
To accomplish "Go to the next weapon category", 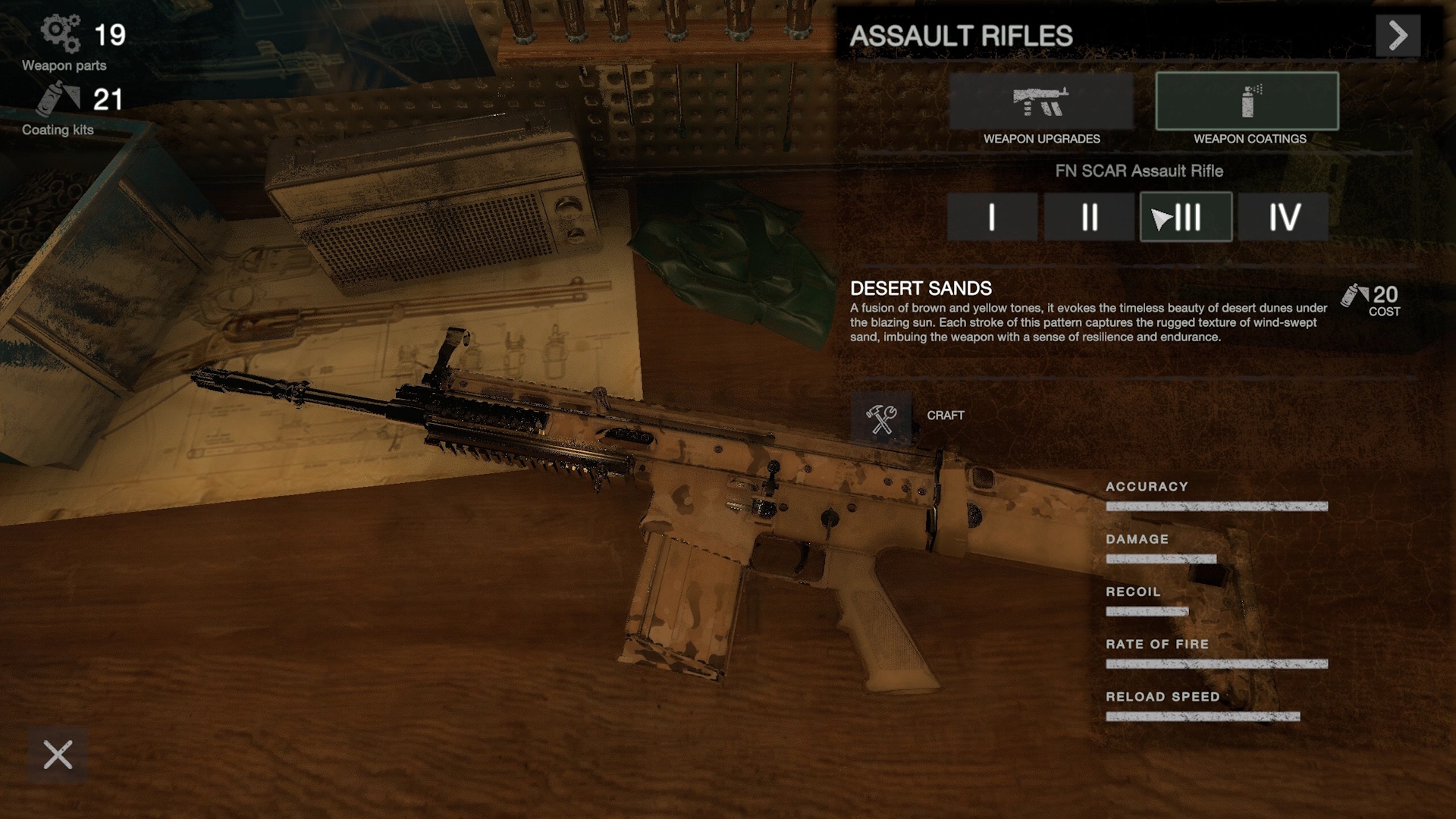I will 1398,36.
